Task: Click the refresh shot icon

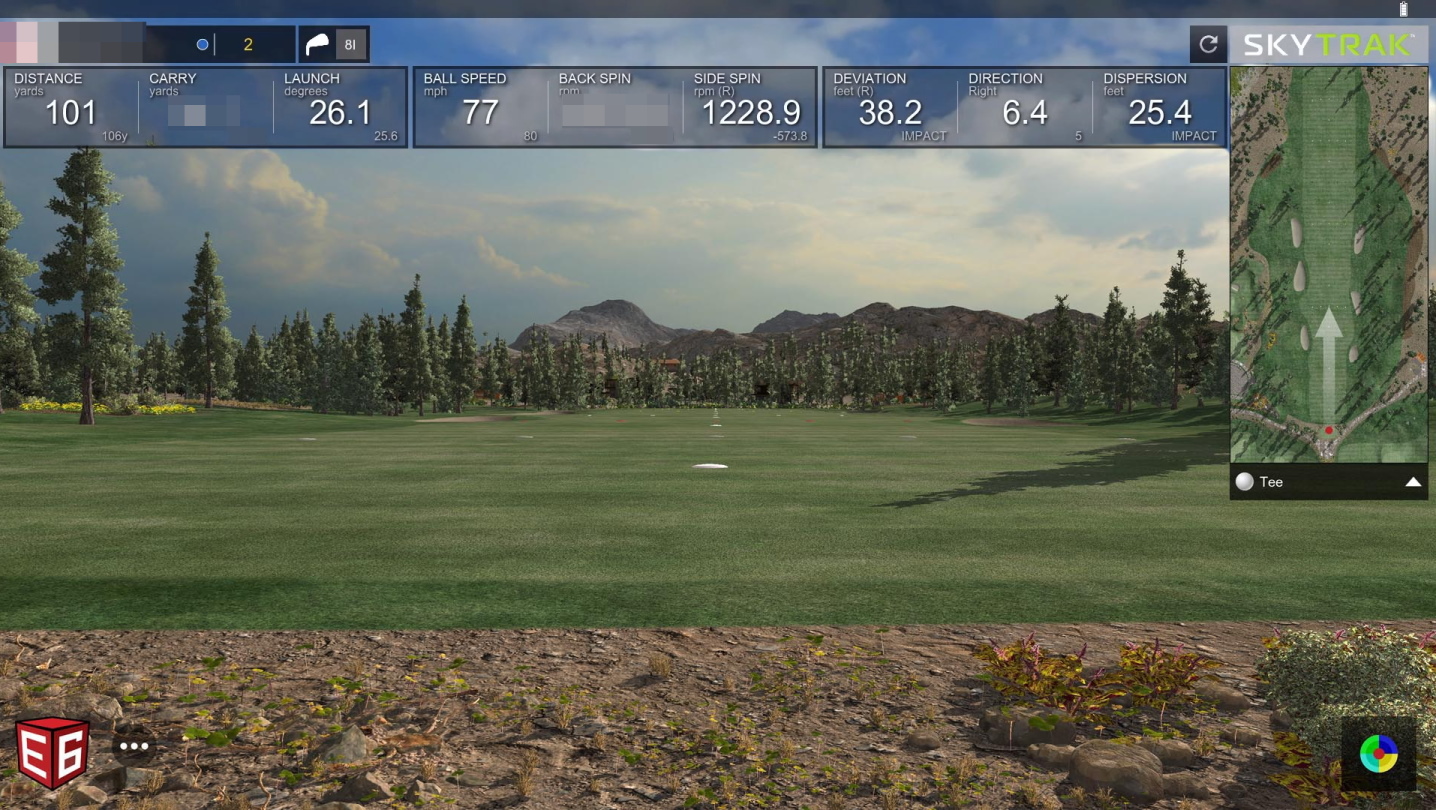Action: pyautogui.click(x=1209, y=44)
